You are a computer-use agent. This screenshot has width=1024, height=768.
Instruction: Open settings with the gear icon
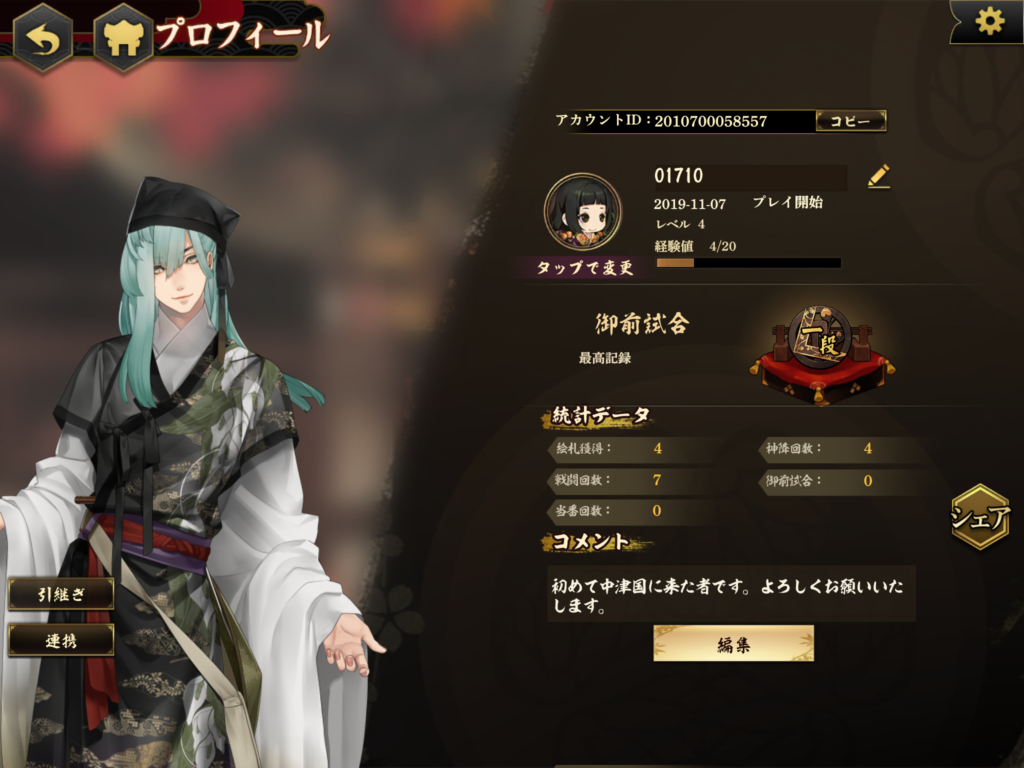click(989, 21)
